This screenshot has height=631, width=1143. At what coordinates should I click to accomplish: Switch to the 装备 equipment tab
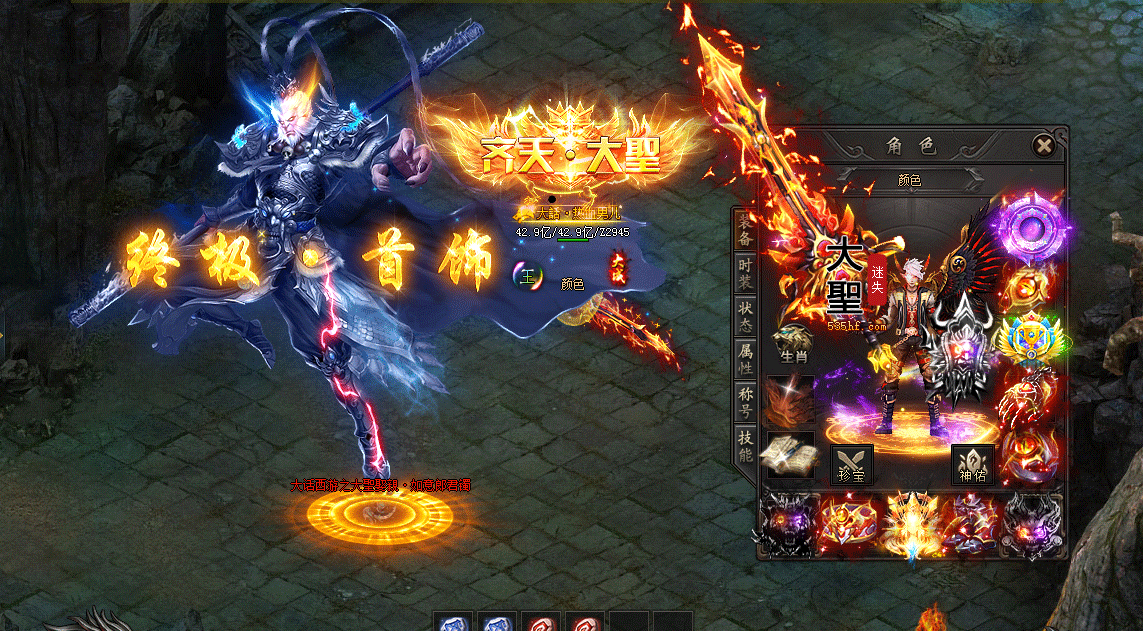(745, 232)
